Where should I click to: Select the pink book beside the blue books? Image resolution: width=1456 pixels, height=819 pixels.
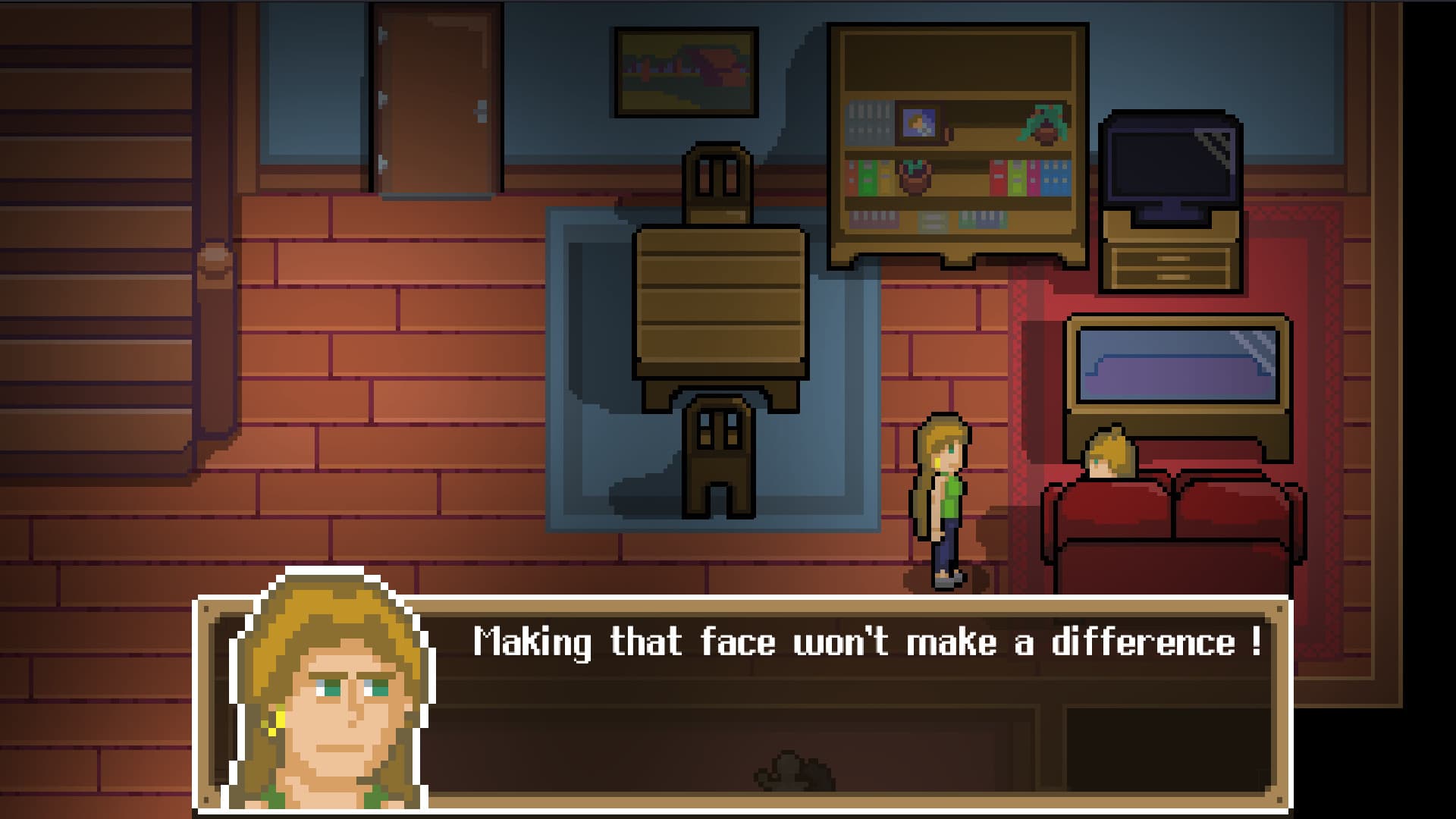1034,176
